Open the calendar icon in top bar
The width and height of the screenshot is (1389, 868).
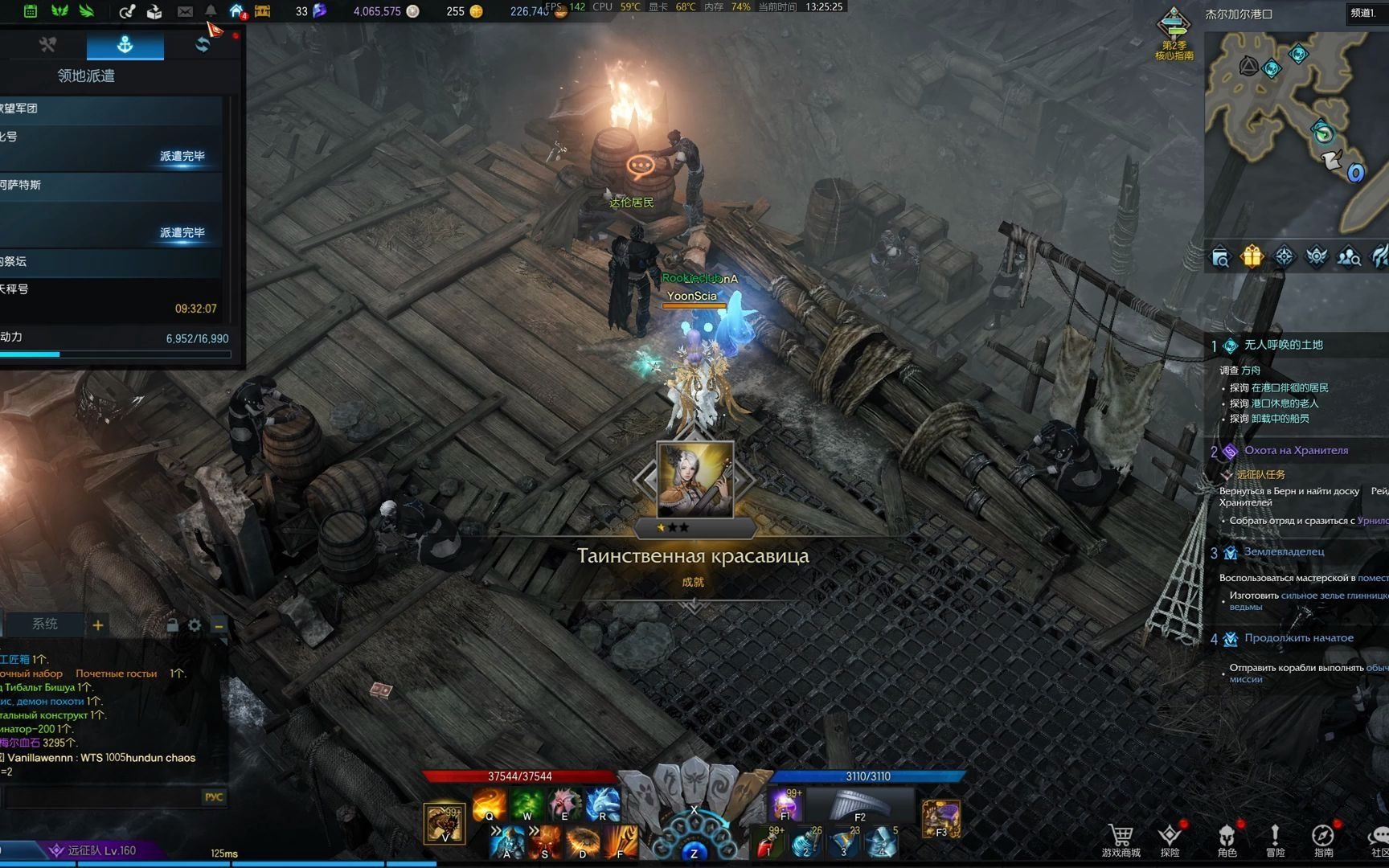click(x=30, y=10)
